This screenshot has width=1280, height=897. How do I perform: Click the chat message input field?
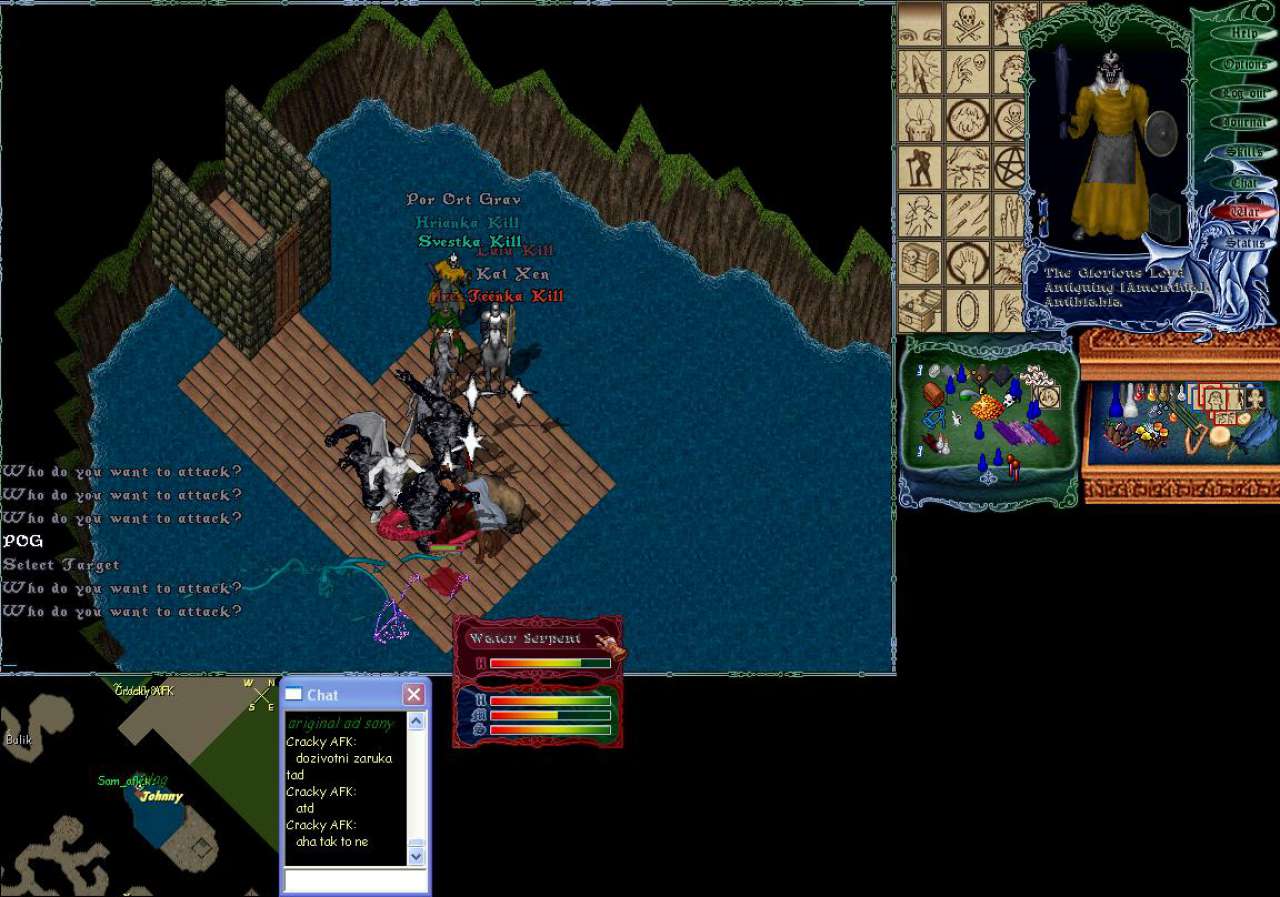click(x=355, y=880)
